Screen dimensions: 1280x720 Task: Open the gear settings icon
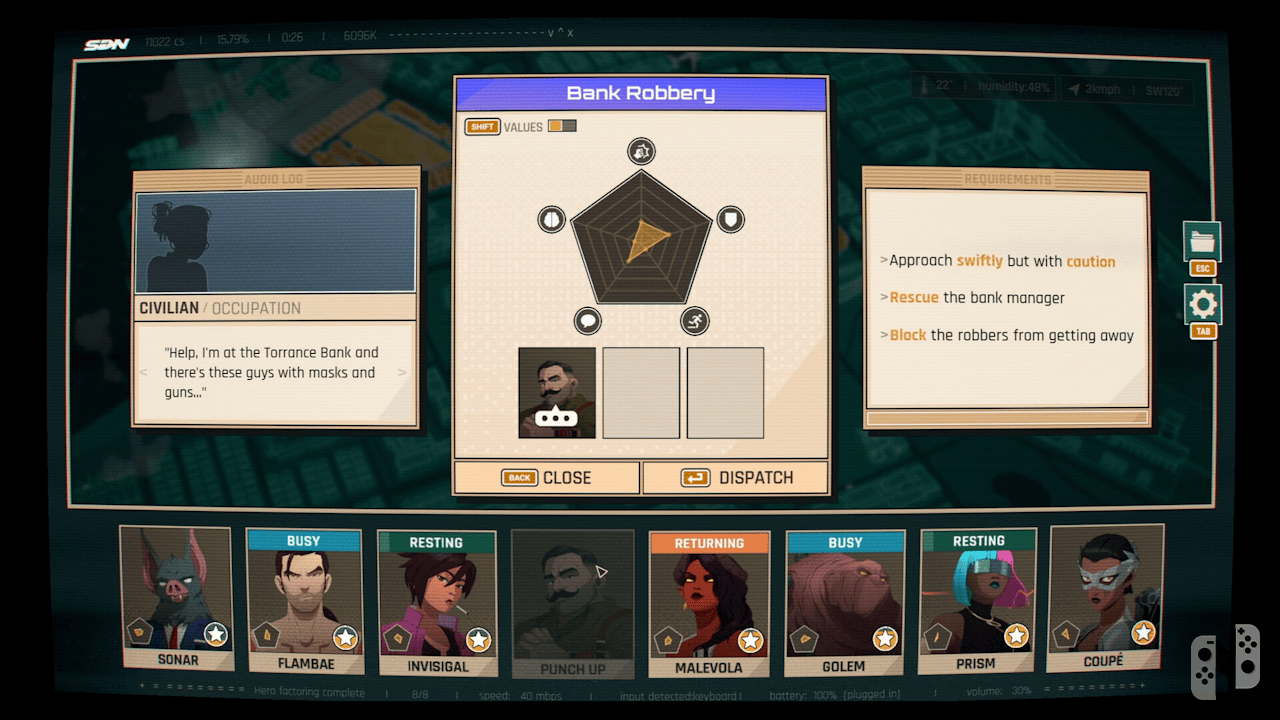(x=1202, y=304)
